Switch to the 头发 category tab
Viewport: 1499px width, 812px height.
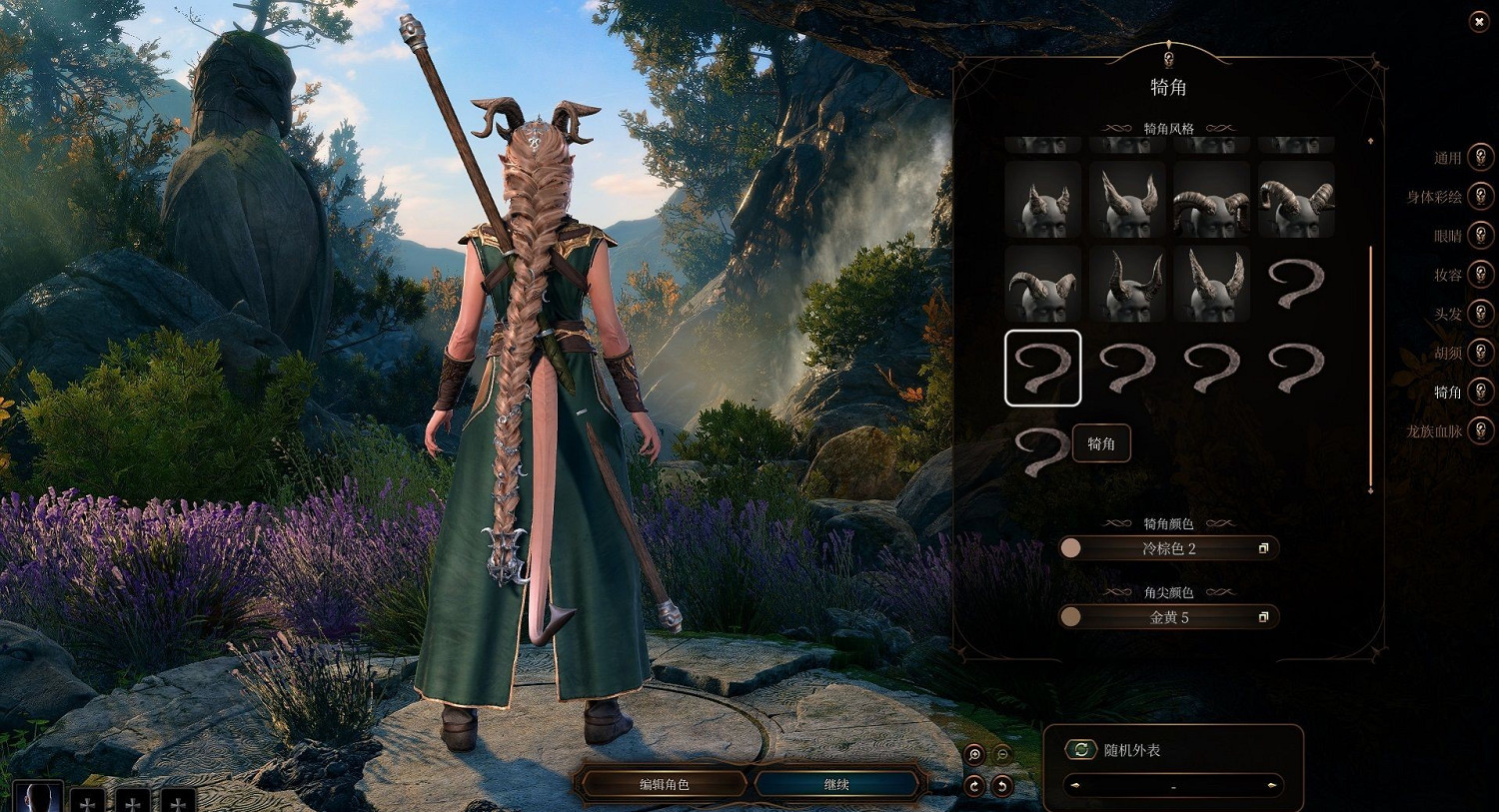click(1479, 314)
